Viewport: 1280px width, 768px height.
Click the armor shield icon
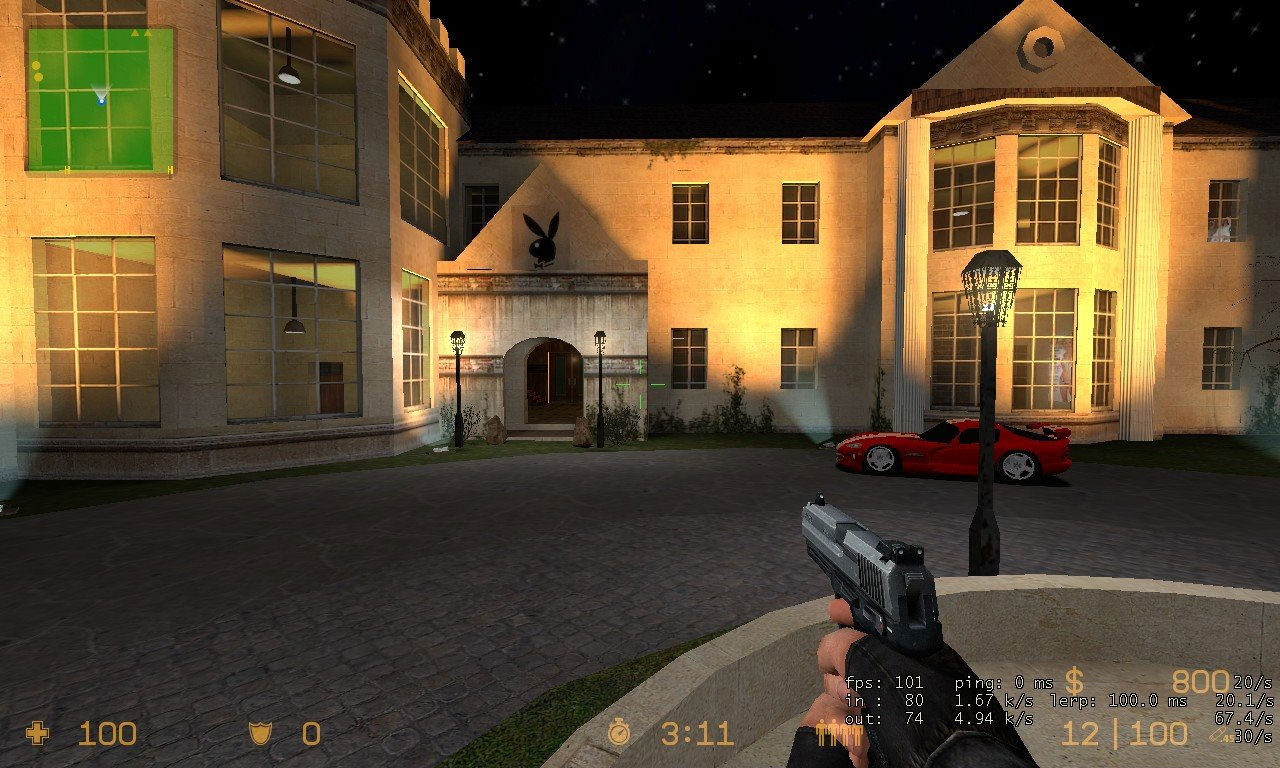click(x=259, y=734)
